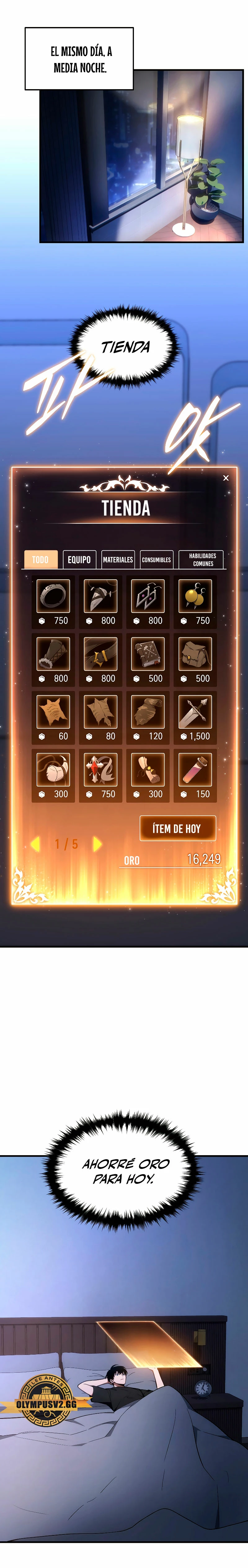Switch to the Equipo tab
The image size is (248, 1568).
click(79, 559)
